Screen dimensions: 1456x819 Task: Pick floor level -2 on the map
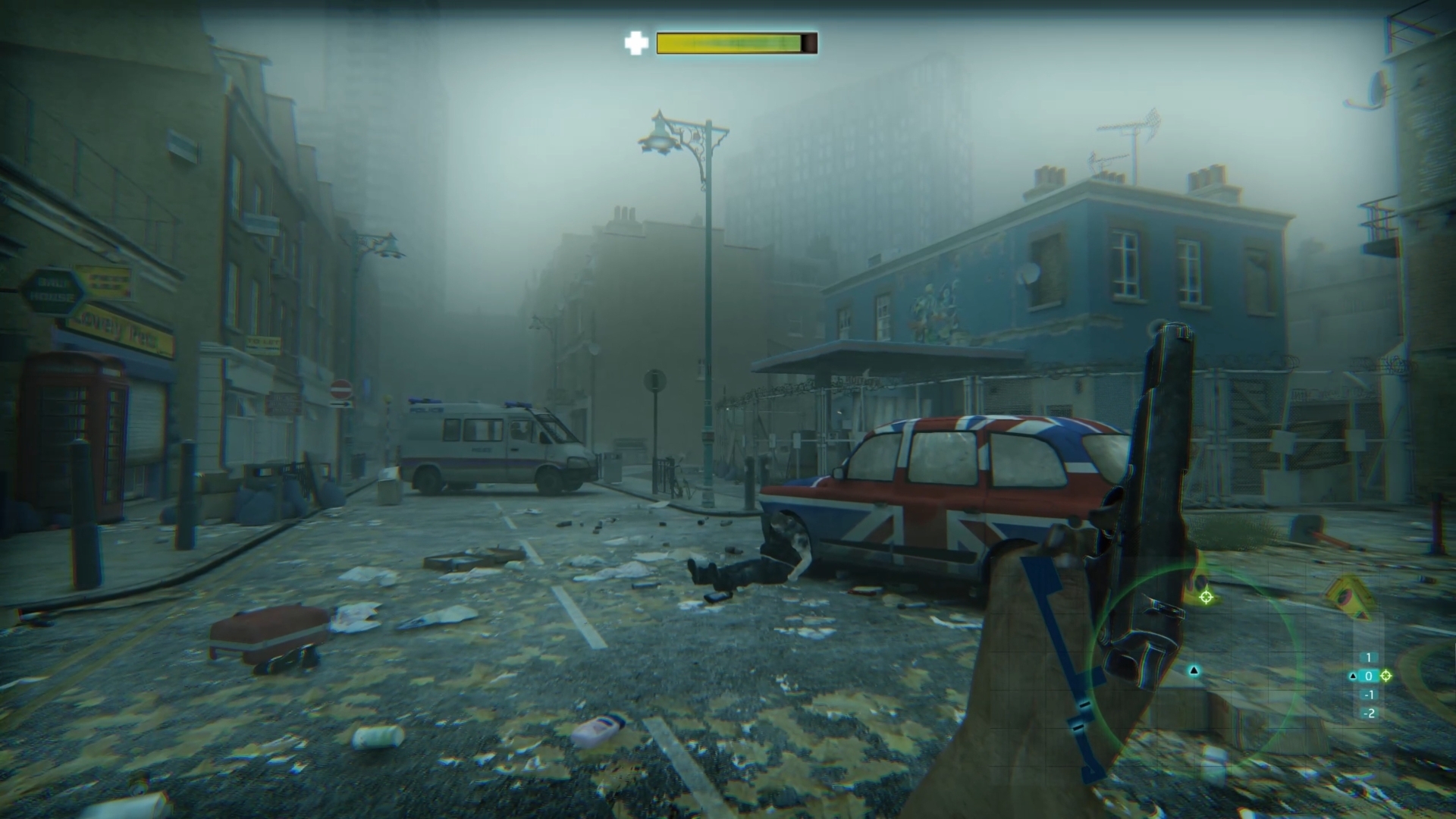[1369, 713]
